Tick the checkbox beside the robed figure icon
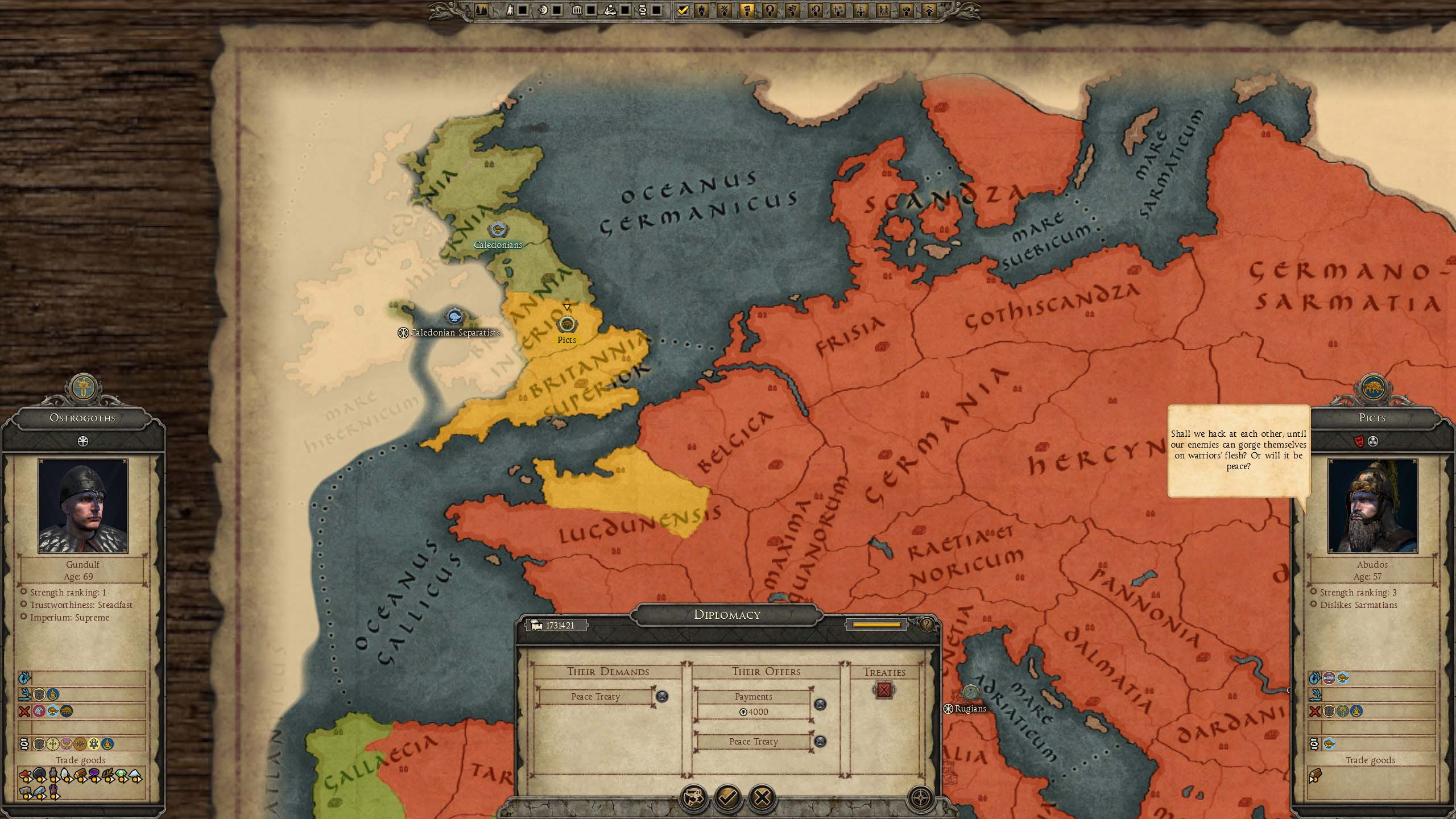 (x=523, y=10)
